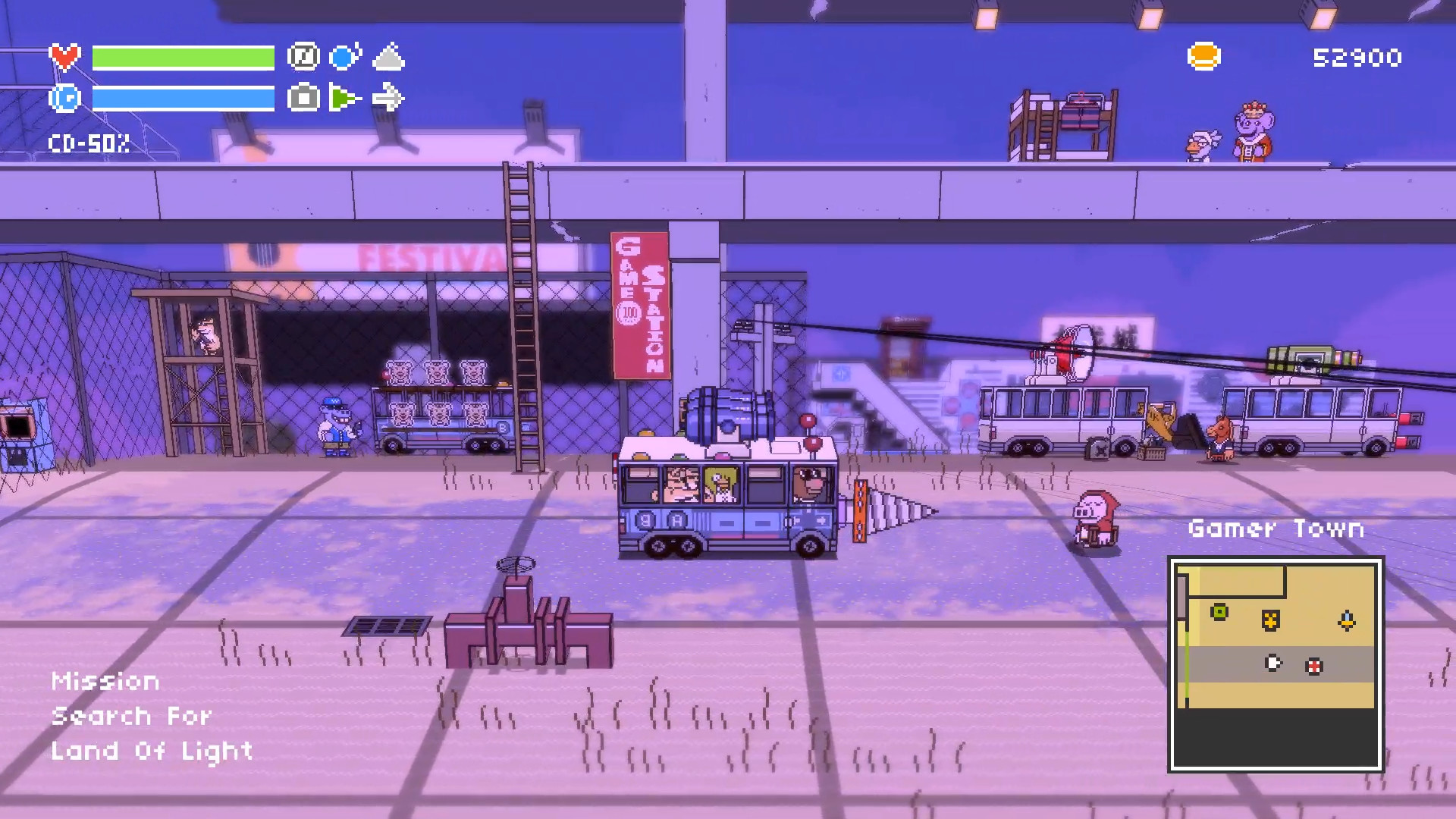Click the green target marker on the minimap
Screen dimensions: 1456x819
pyautogui.click(x=1219, y=612)
